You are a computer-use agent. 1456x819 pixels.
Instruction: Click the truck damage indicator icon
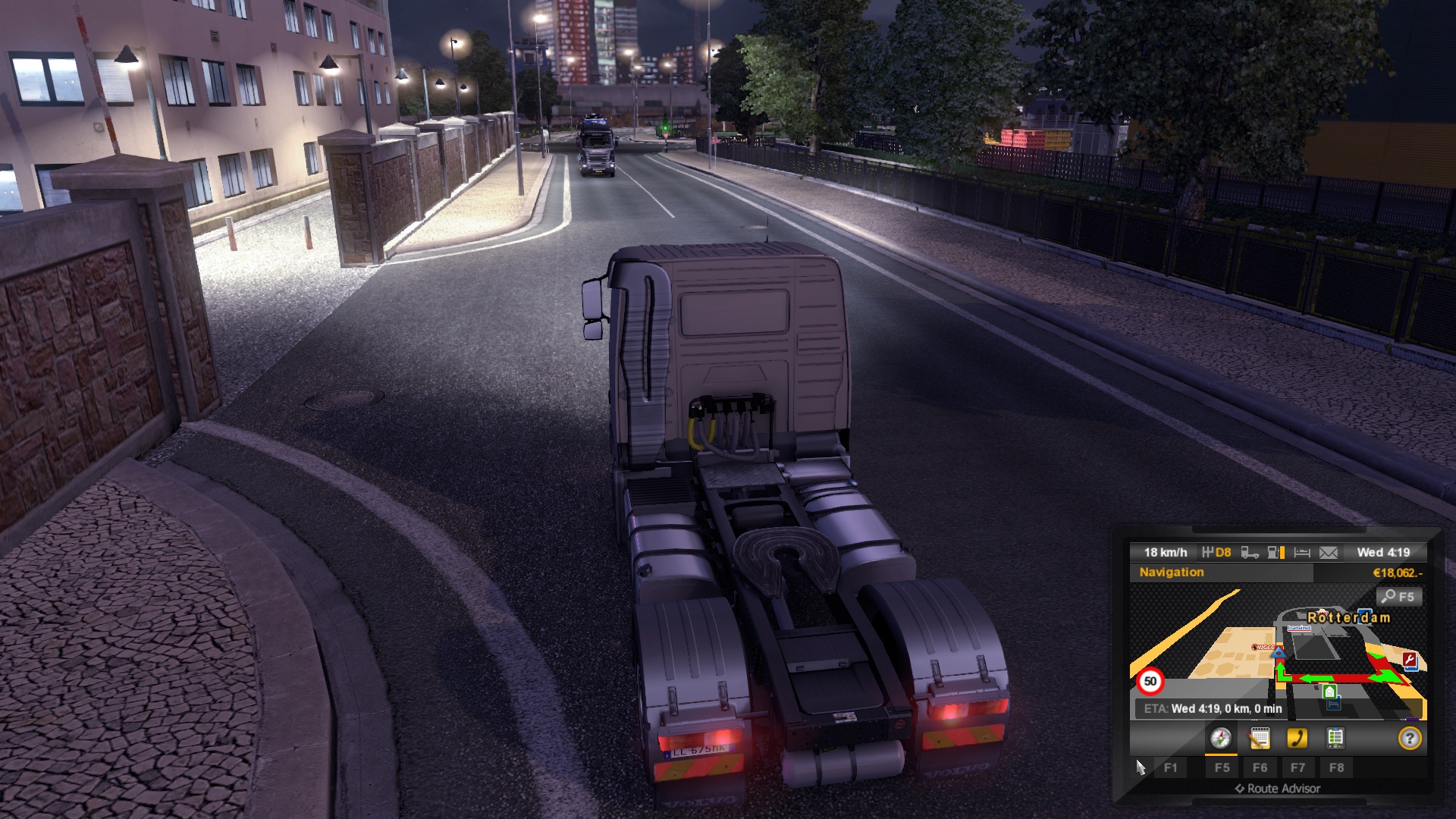coord(1250,553)
